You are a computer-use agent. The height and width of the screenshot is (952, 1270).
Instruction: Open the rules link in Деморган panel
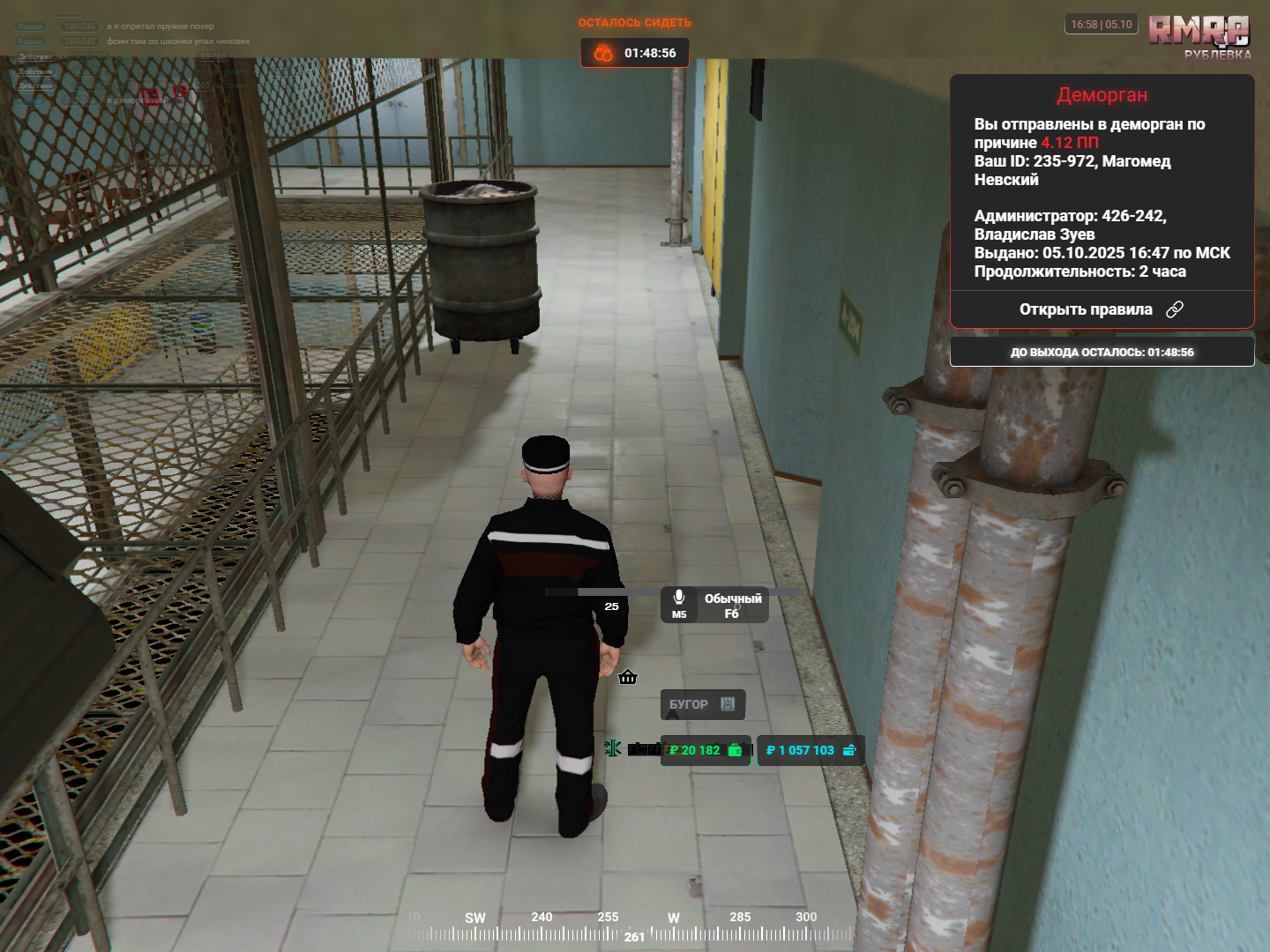(1101, 309)
